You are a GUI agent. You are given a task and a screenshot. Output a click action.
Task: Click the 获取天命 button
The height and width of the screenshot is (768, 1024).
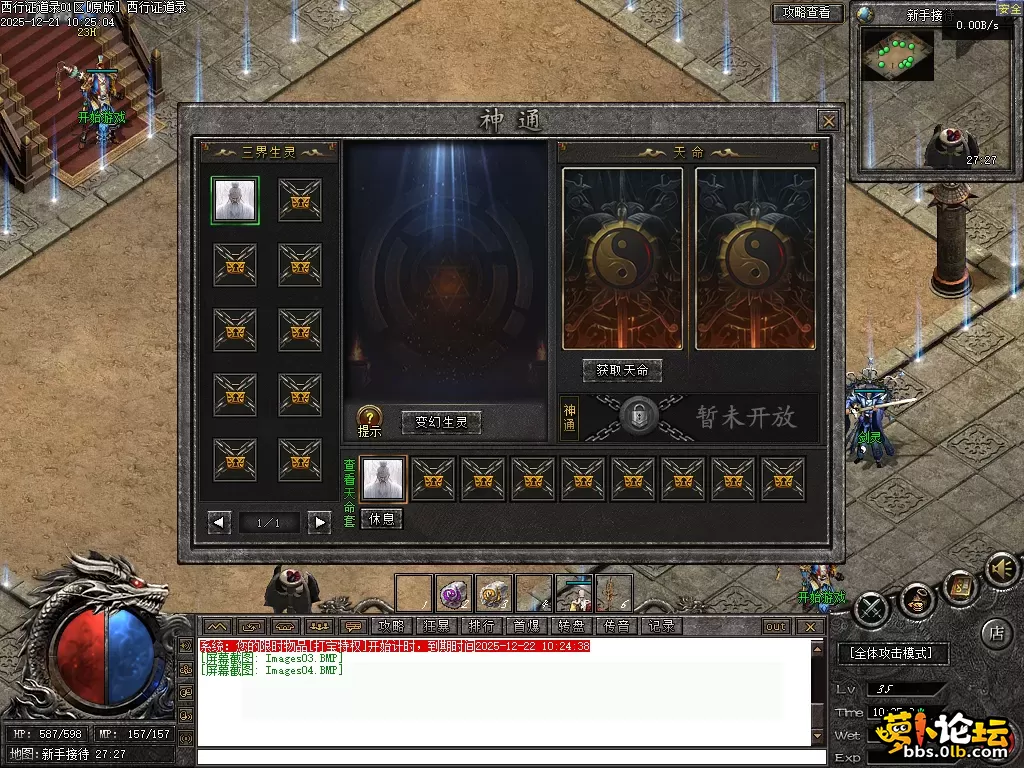622,370
